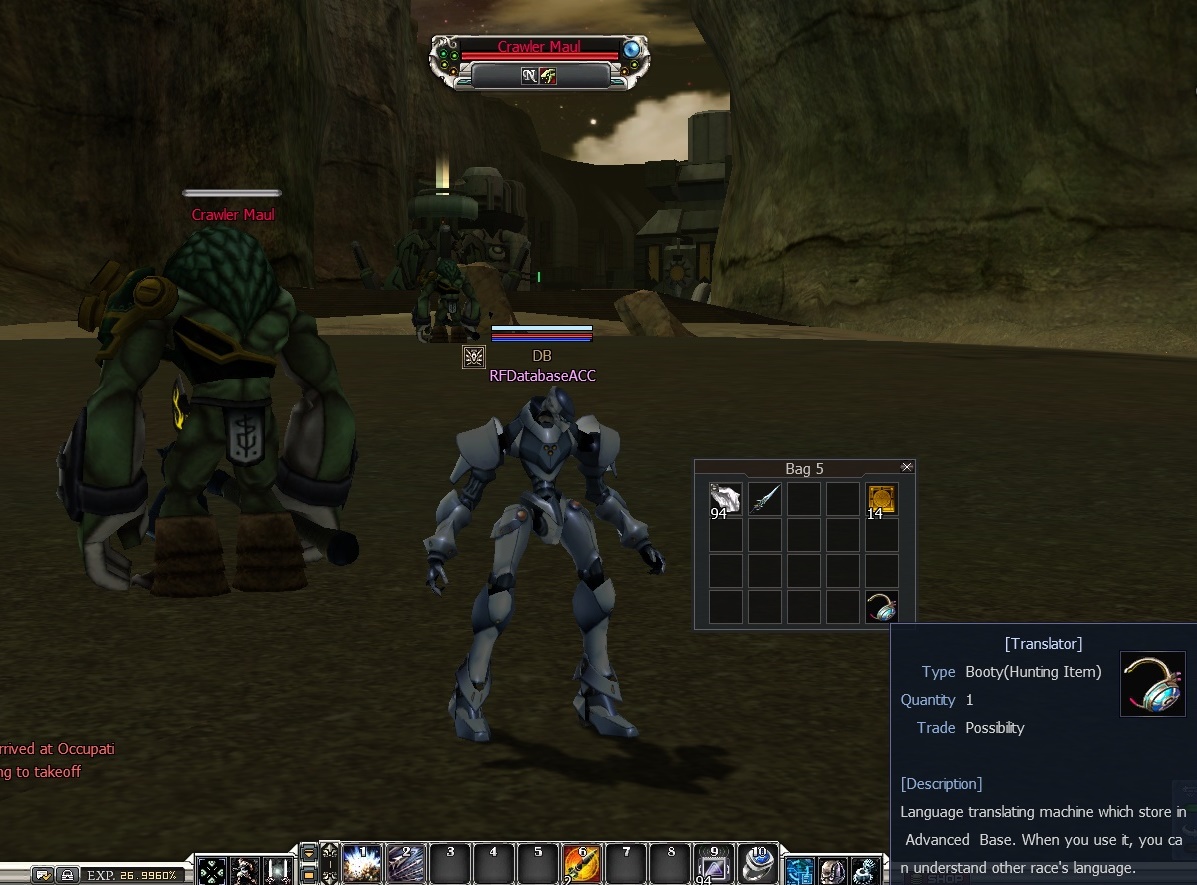Click the Translator headset in the bag

pos(881,607)
